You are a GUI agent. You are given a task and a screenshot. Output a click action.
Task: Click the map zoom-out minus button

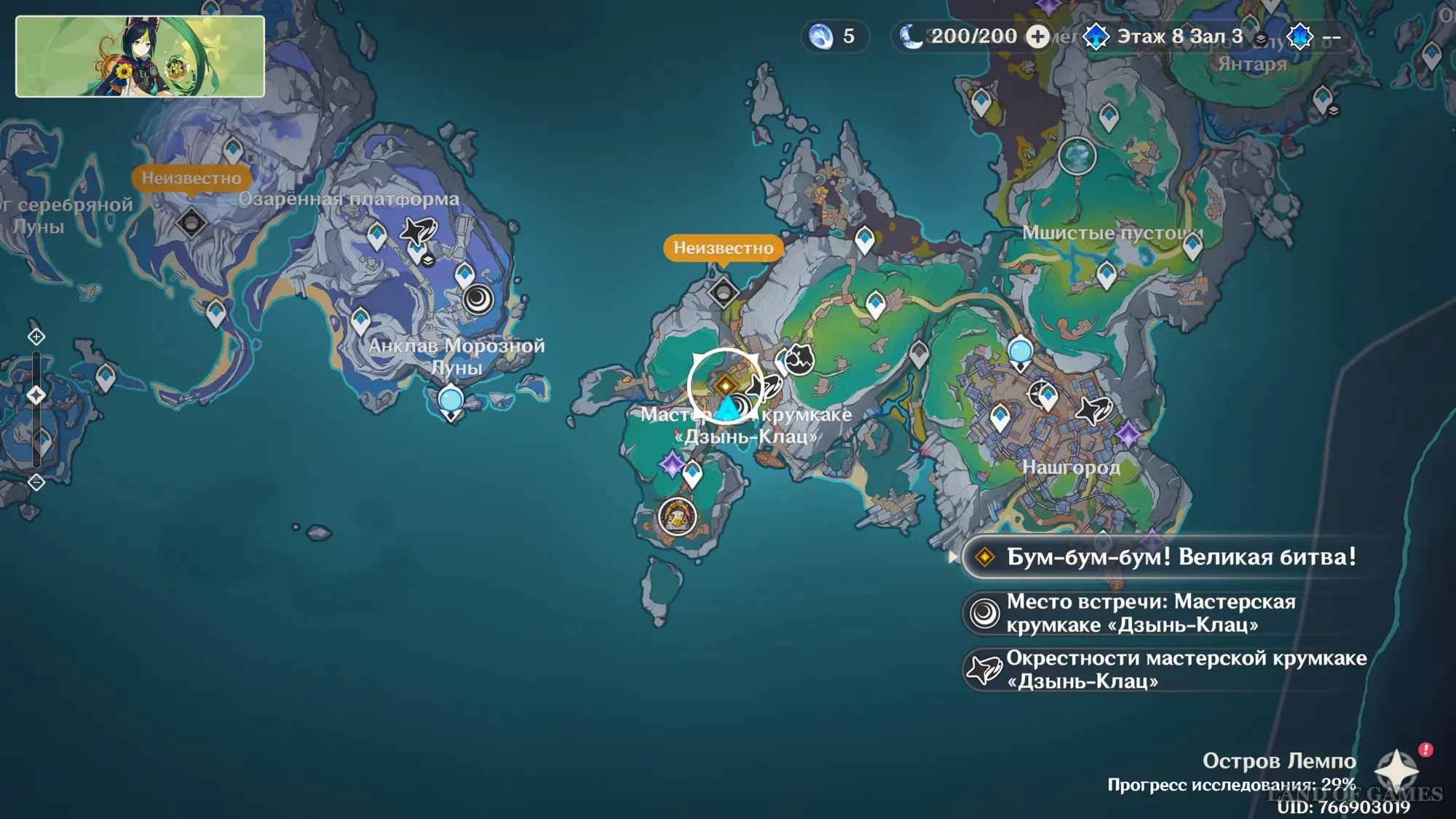click(36, 482)
